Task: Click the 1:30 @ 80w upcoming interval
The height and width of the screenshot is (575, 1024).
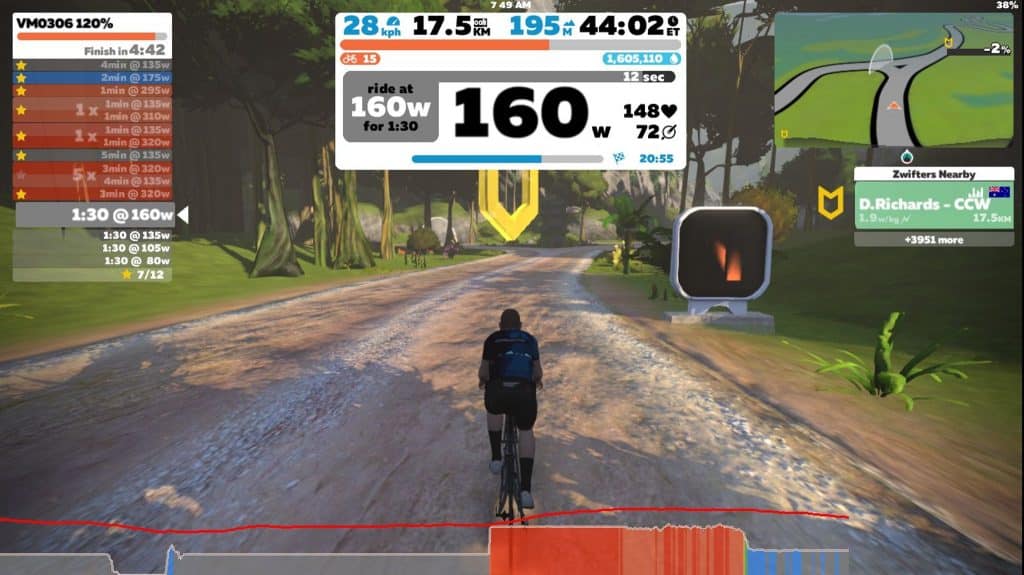Action: (x=93, y=261)
